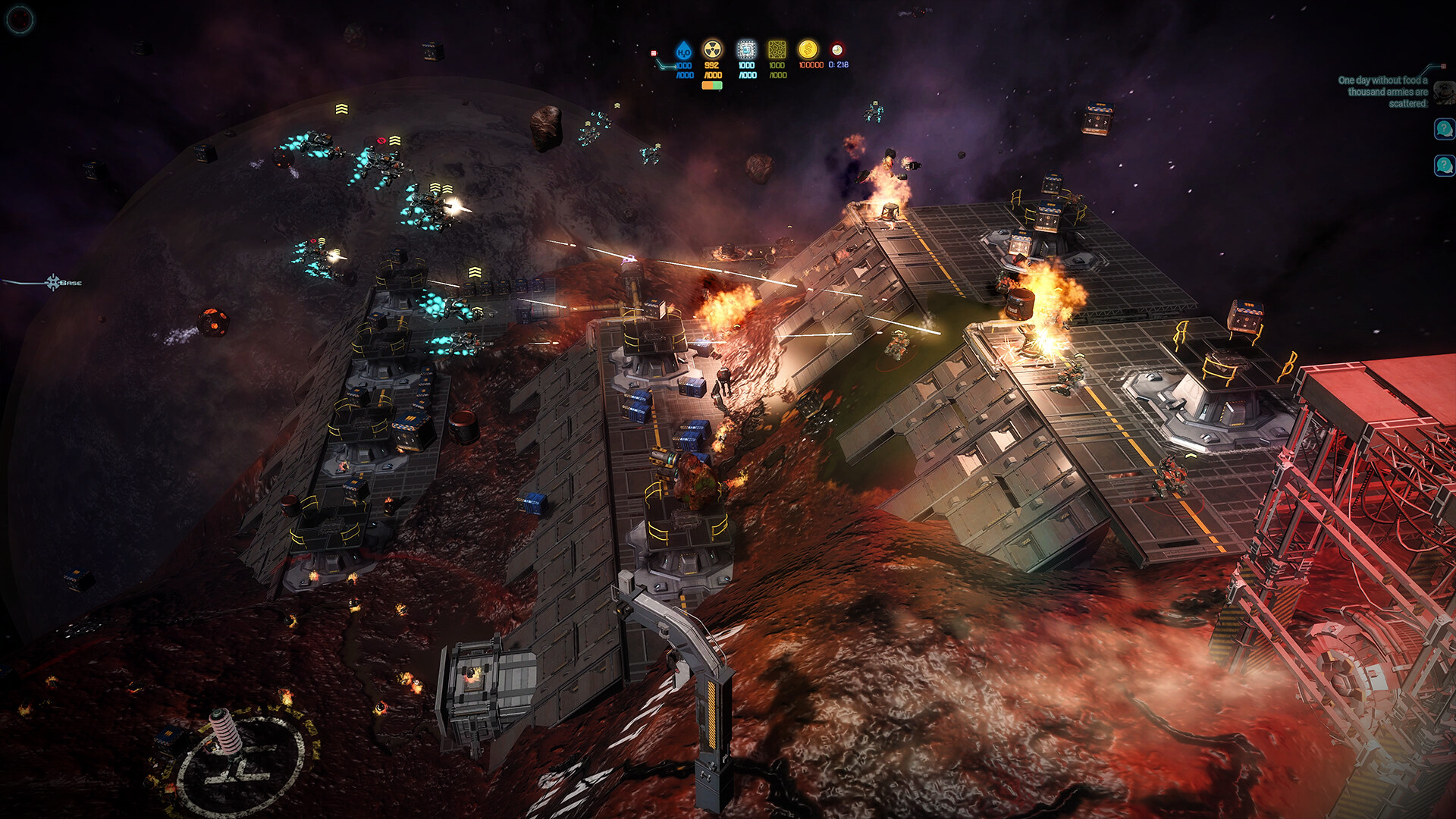Select the microchip resource icon
This screenshot has width=1456, height=819.
pos(746,50)
